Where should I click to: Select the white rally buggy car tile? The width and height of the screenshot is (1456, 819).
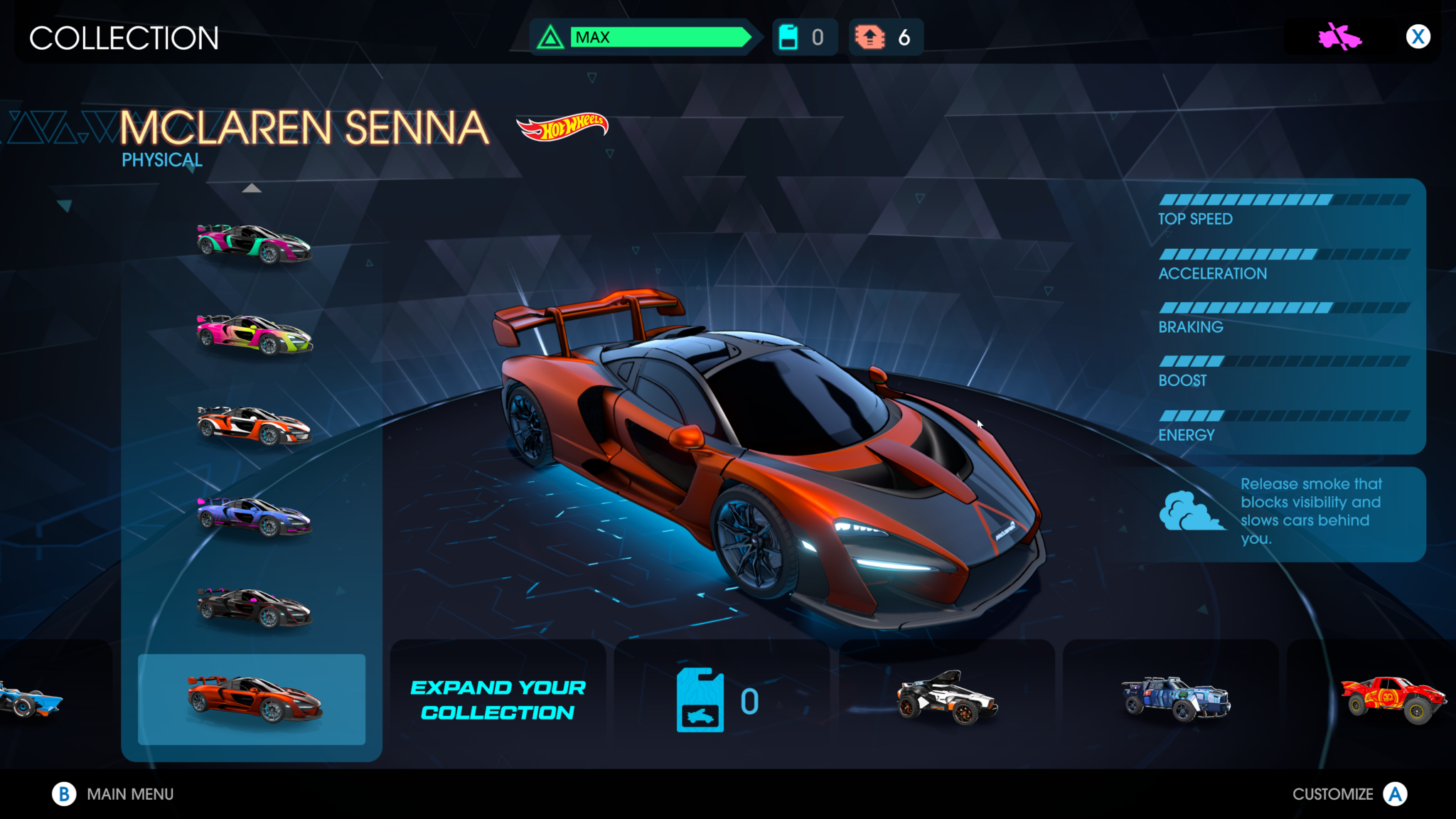tap(946, 698)
